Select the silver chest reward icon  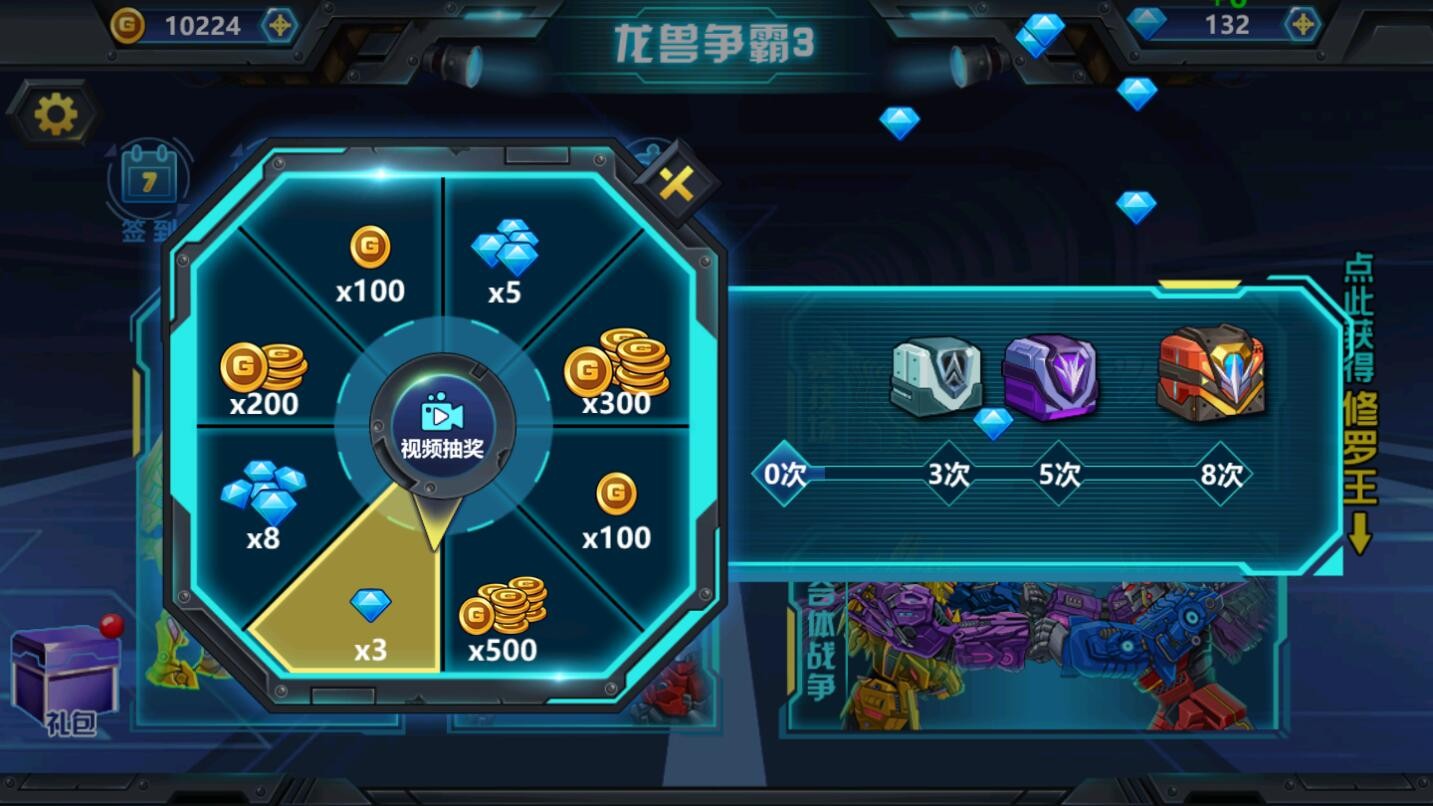(936, 378)
